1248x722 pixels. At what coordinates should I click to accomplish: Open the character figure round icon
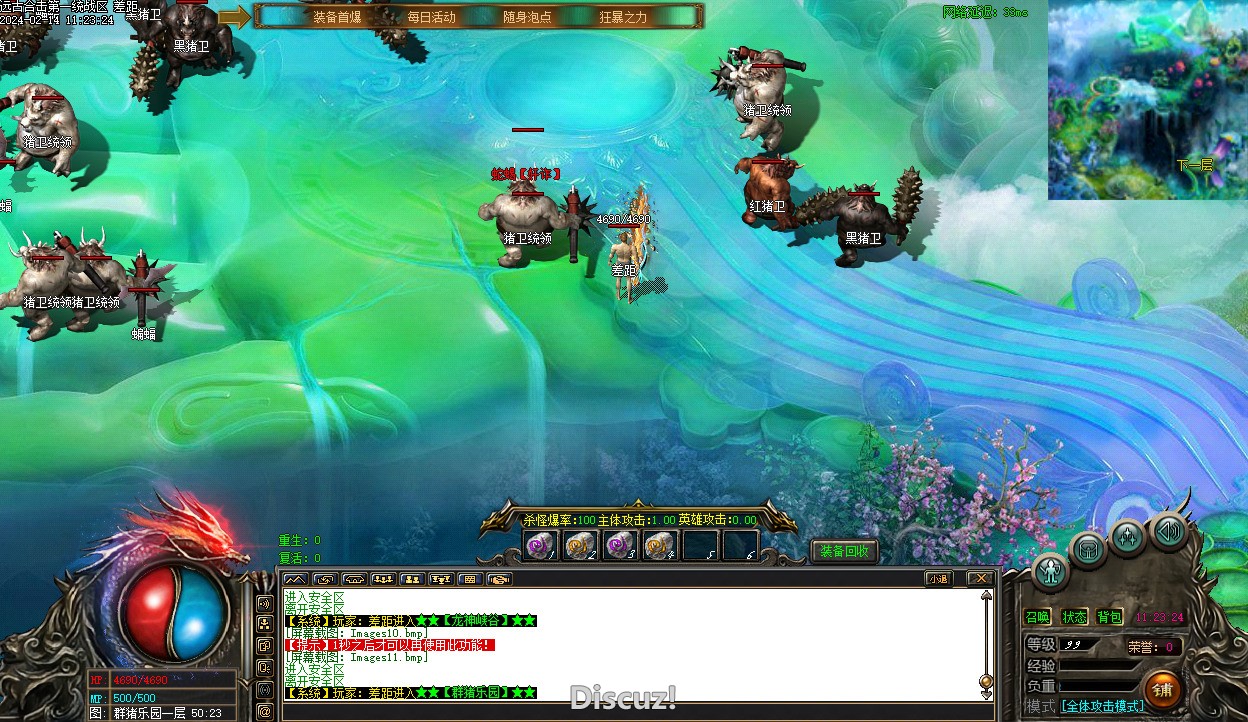coord(1051,571)
